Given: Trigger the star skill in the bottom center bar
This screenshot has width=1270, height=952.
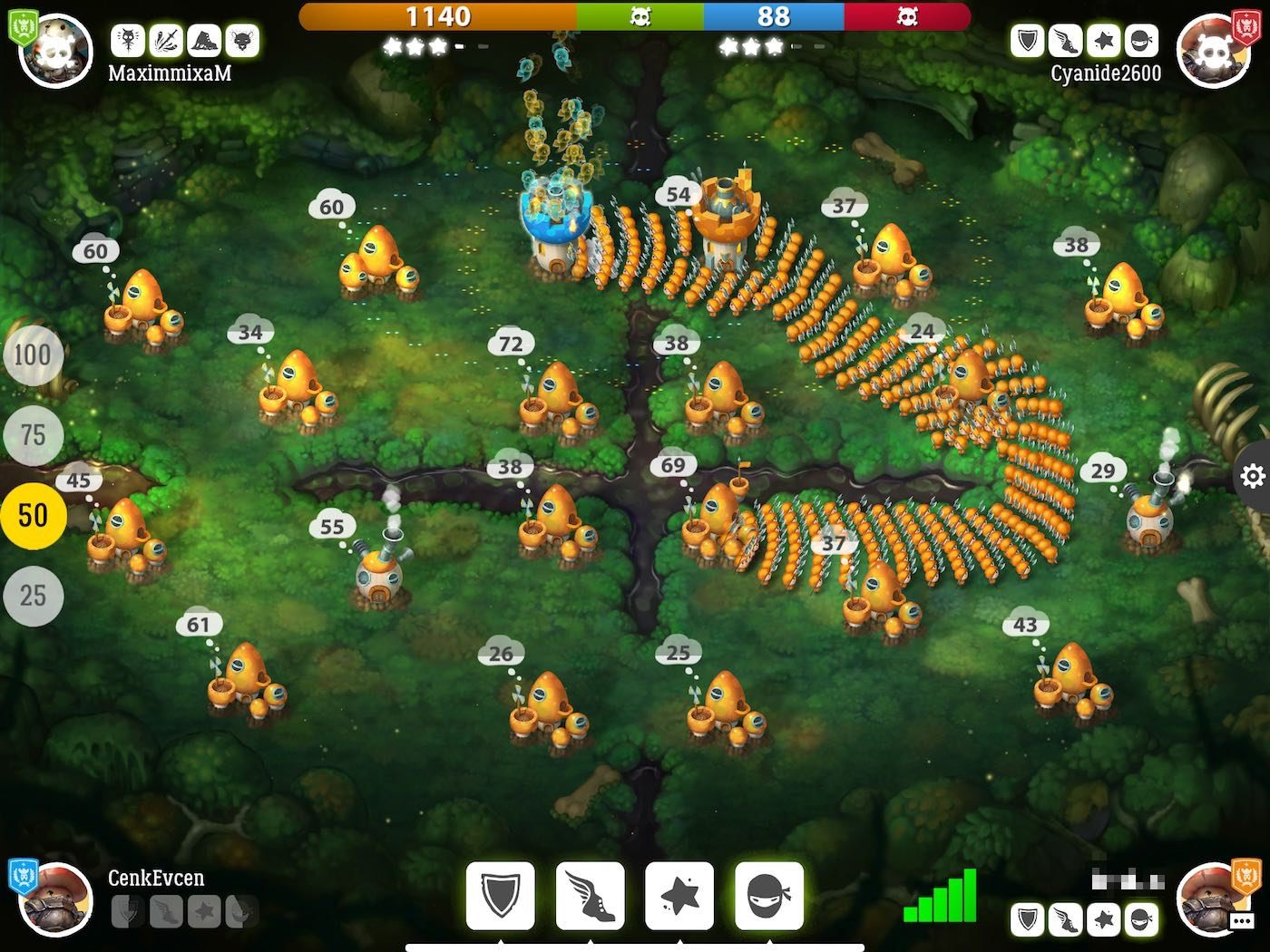Looking at the screenshot, I should click(x=679, y=896).
